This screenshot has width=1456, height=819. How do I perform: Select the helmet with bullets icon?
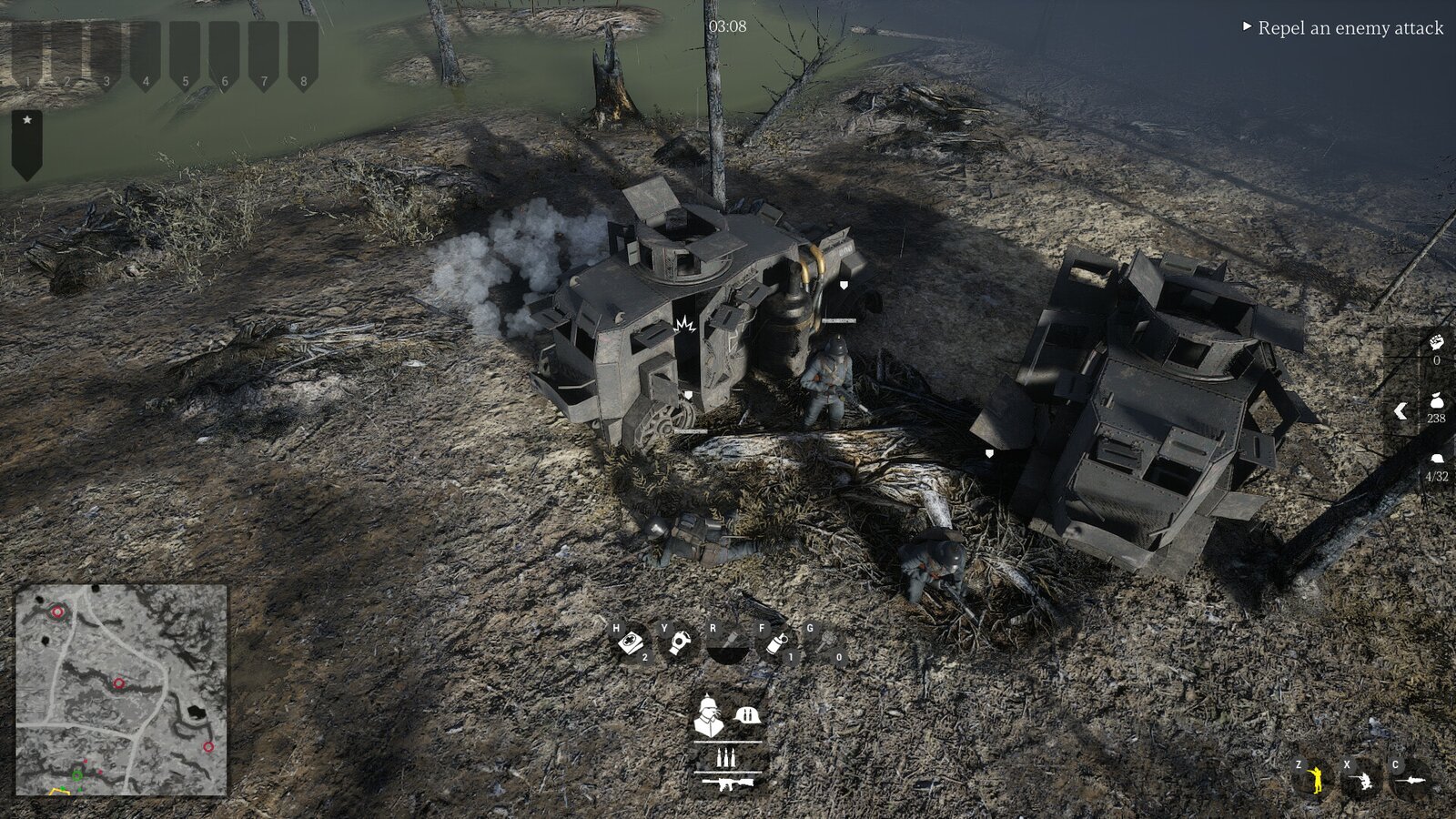pyautogui.click(x=747, y=715)
